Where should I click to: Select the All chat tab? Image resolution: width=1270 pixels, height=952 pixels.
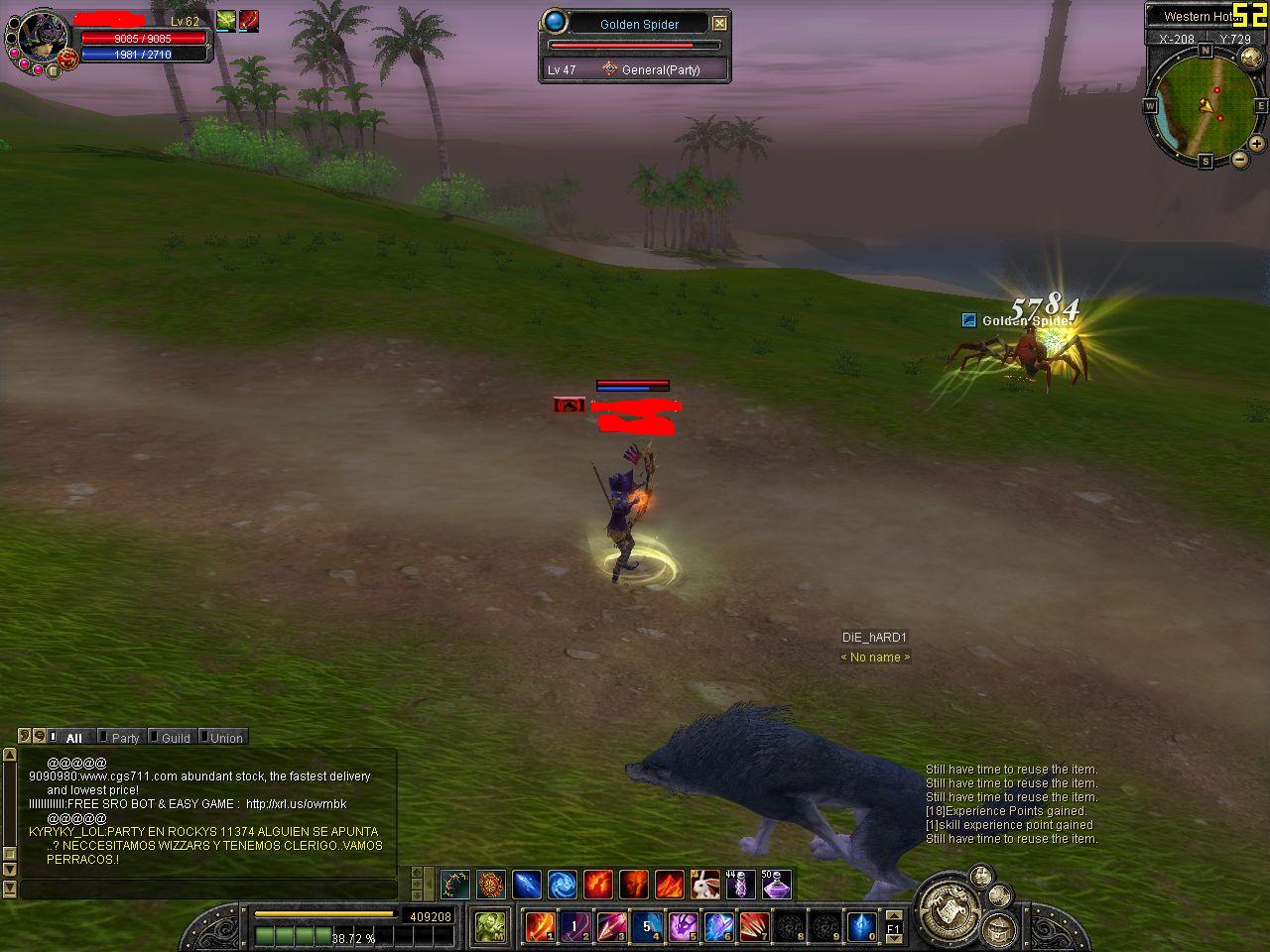click(72, 738)
